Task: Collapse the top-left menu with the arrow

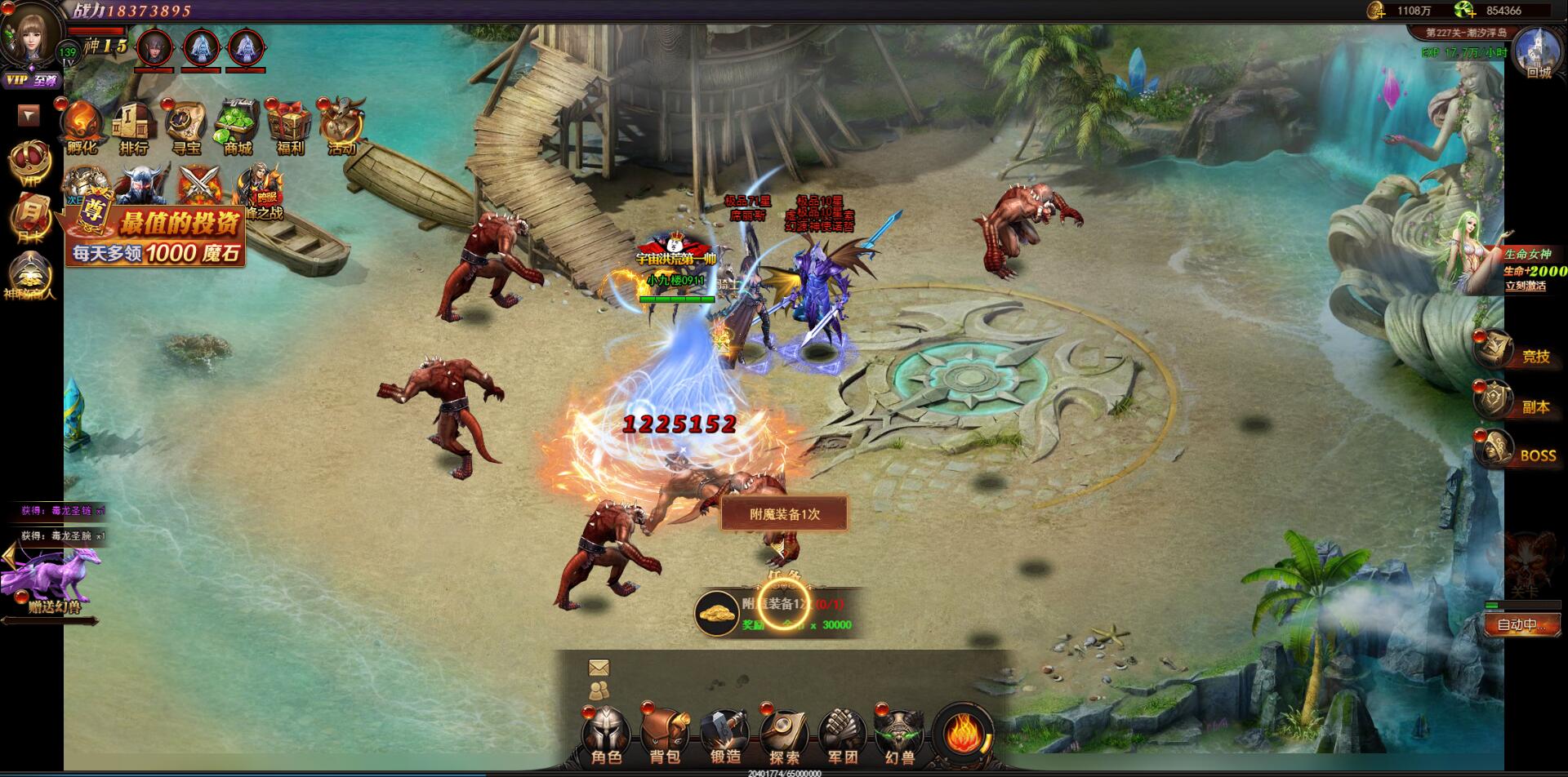Action: pos(29,116)
